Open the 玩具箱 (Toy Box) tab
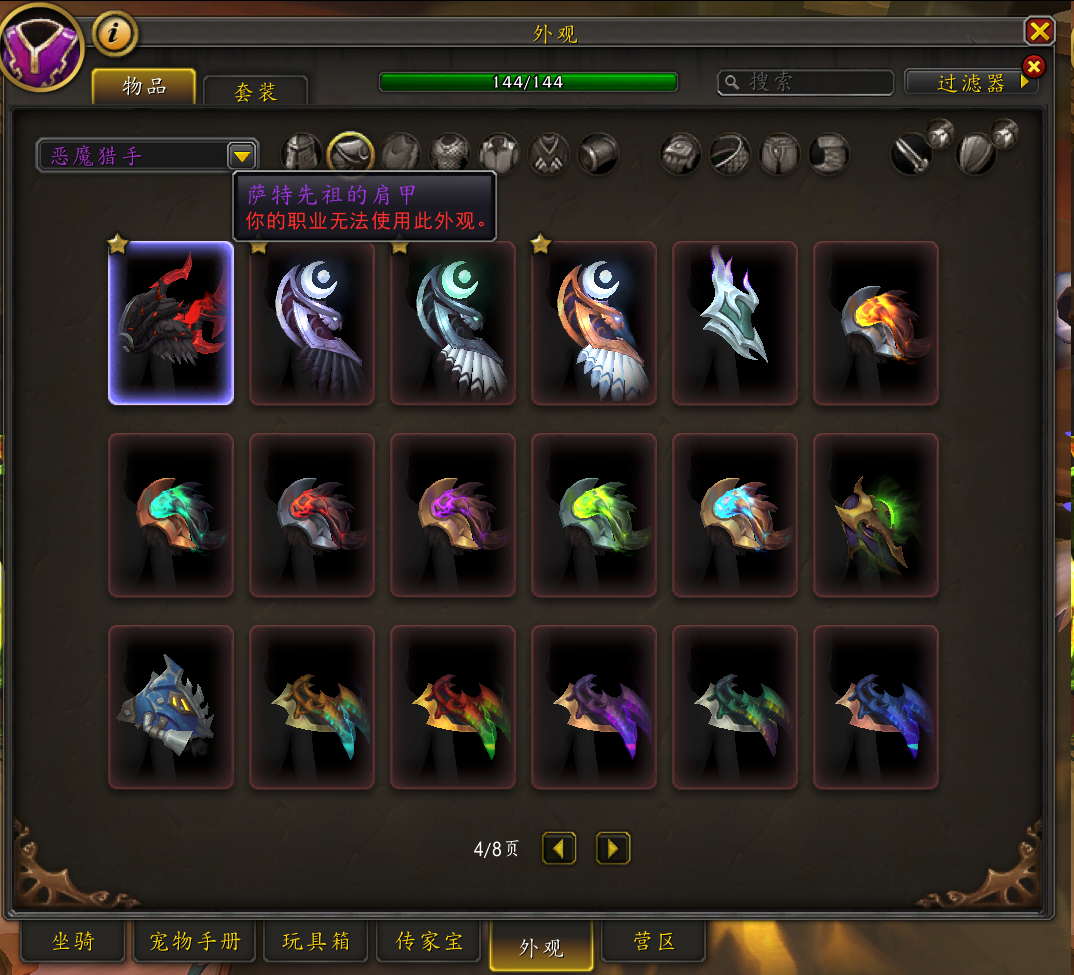The width and height of the screenshot is (1074, 975). tap(315, 942)
